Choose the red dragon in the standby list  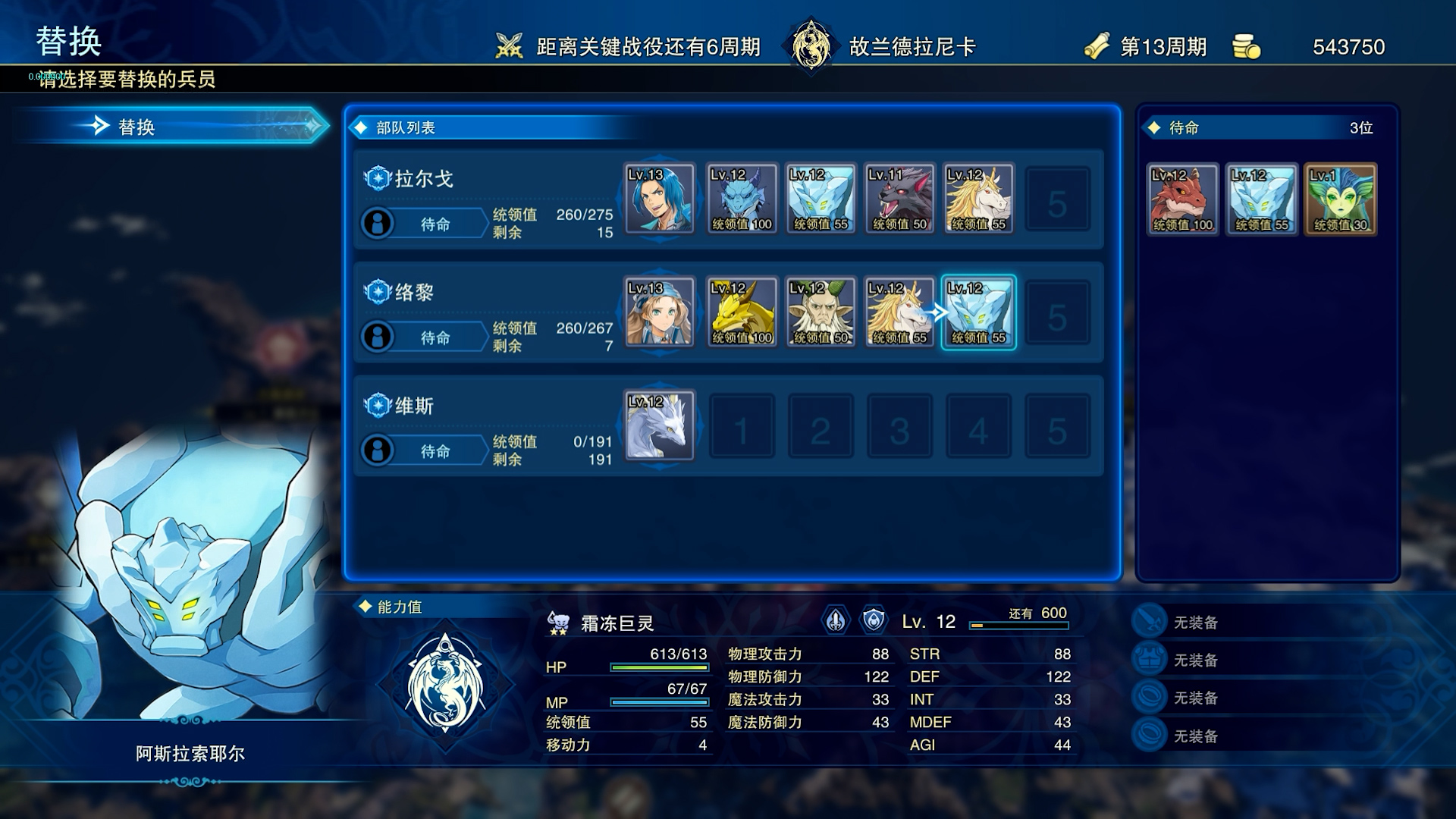tap(1182, 199)
